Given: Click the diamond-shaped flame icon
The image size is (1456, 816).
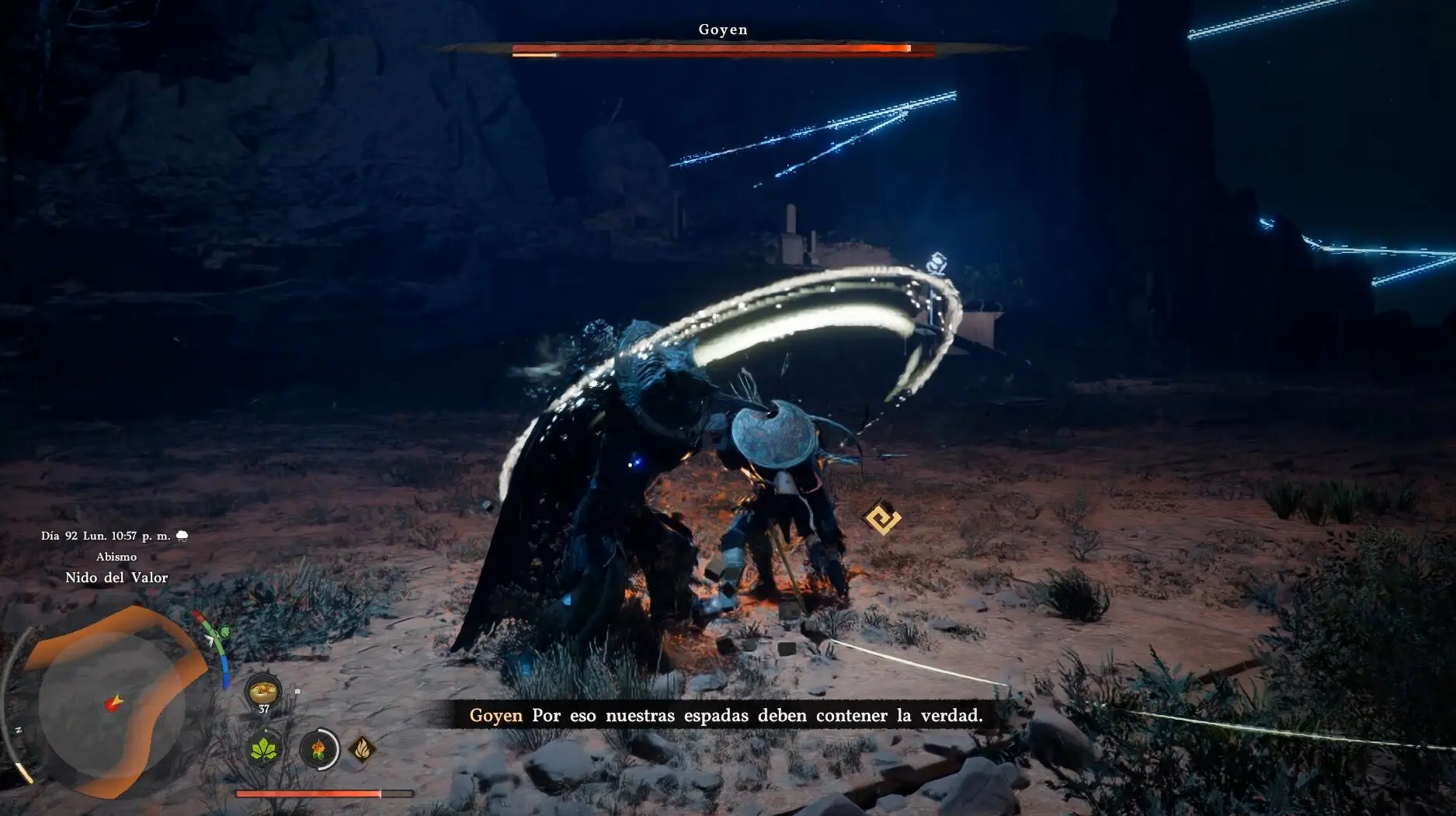Looking at the screenshot, I should click(x=362, y=749).
